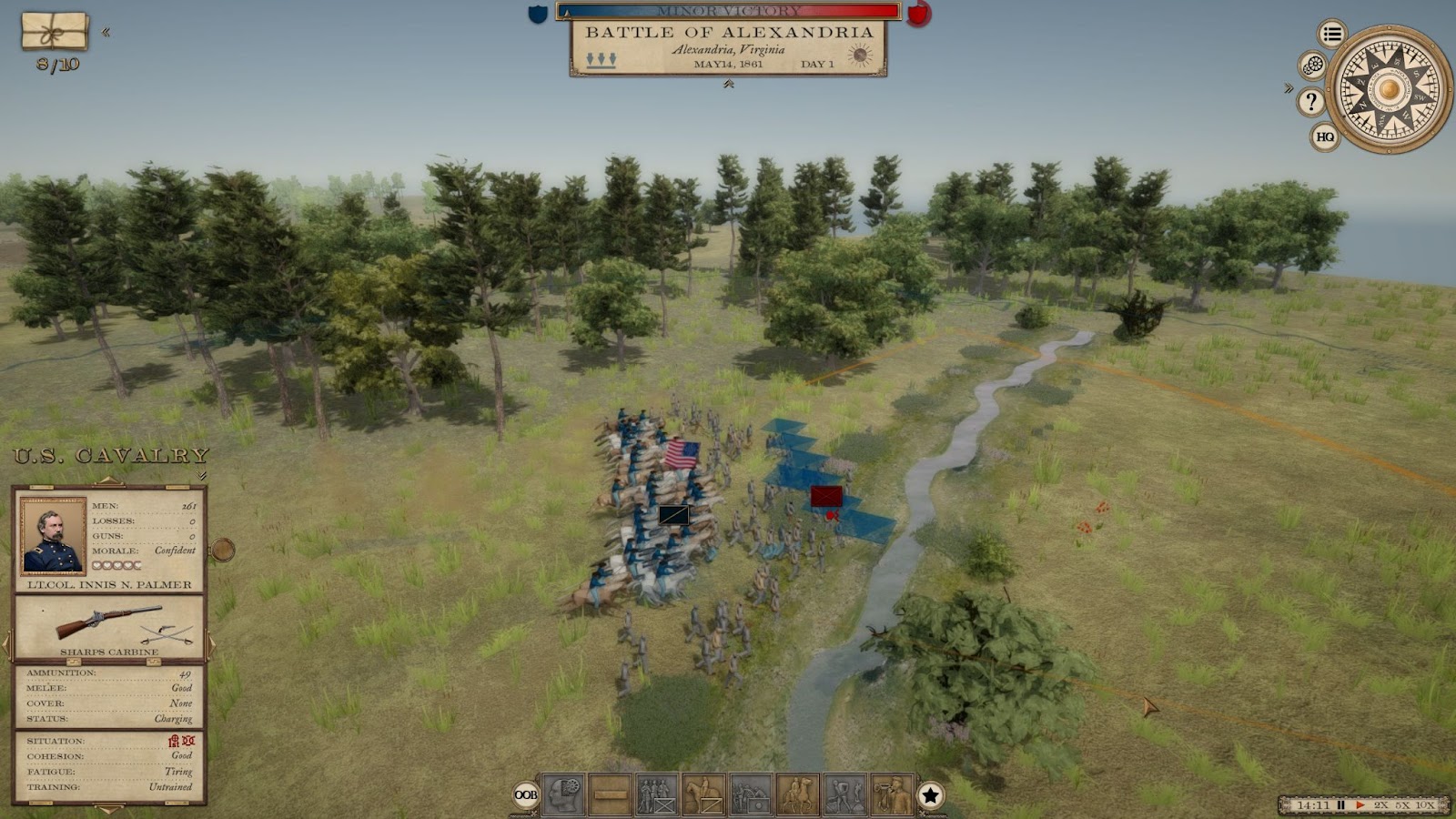Jump to headquarters with the HQ button

(1325, 136)
